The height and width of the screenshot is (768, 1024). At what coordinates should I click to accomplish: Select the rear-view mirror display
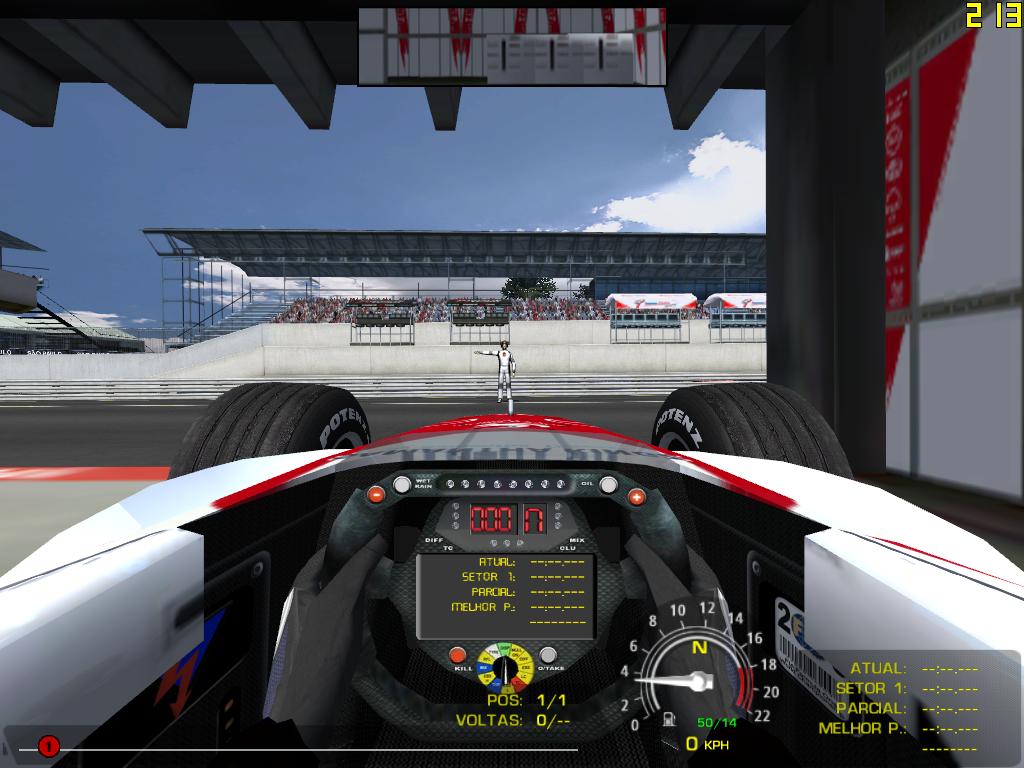coord(512,46)
